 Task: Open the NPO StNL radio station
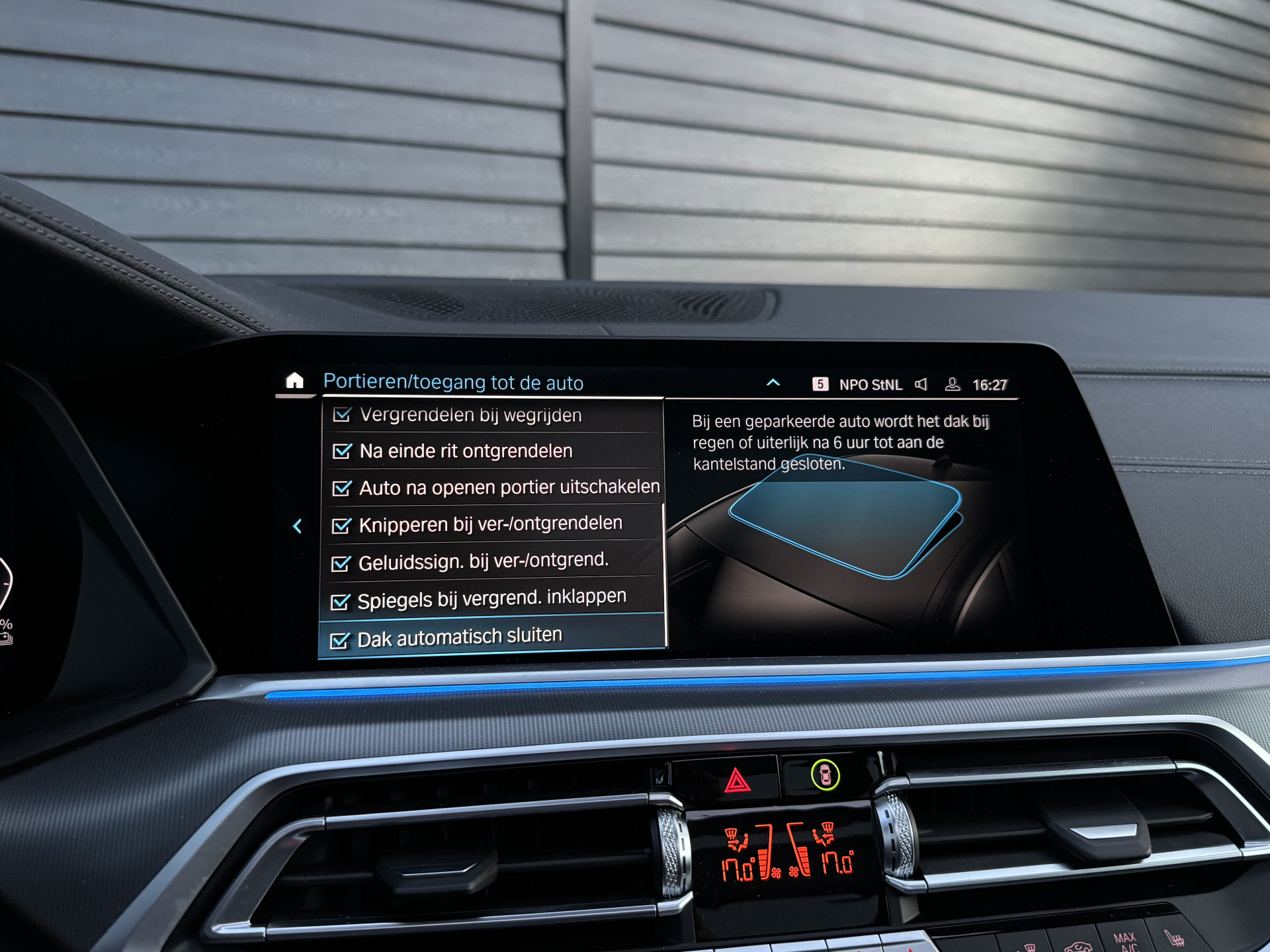[x=869, y=385]
